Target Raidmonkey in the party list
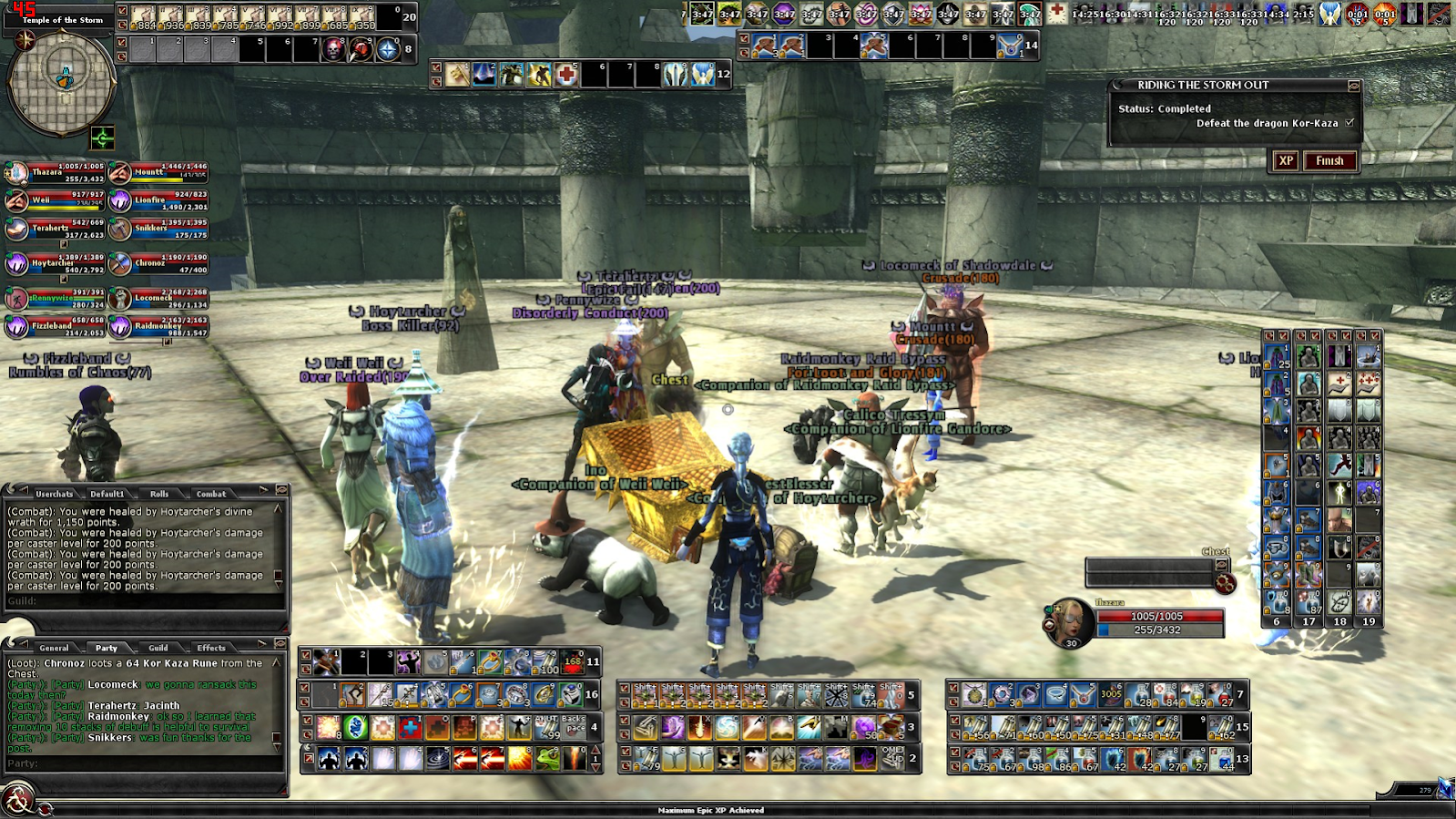The width and height of the screenshot is (1456, 819). point(120,326)
